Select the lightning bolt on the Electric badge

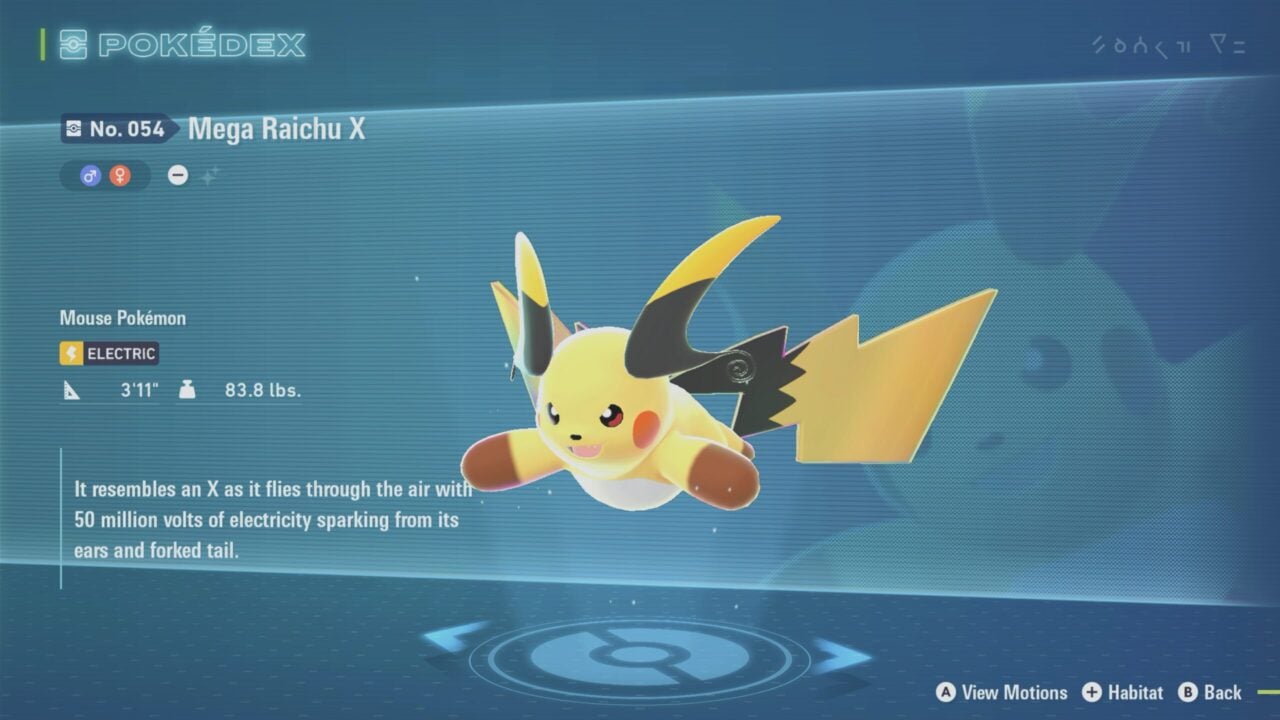69,353
